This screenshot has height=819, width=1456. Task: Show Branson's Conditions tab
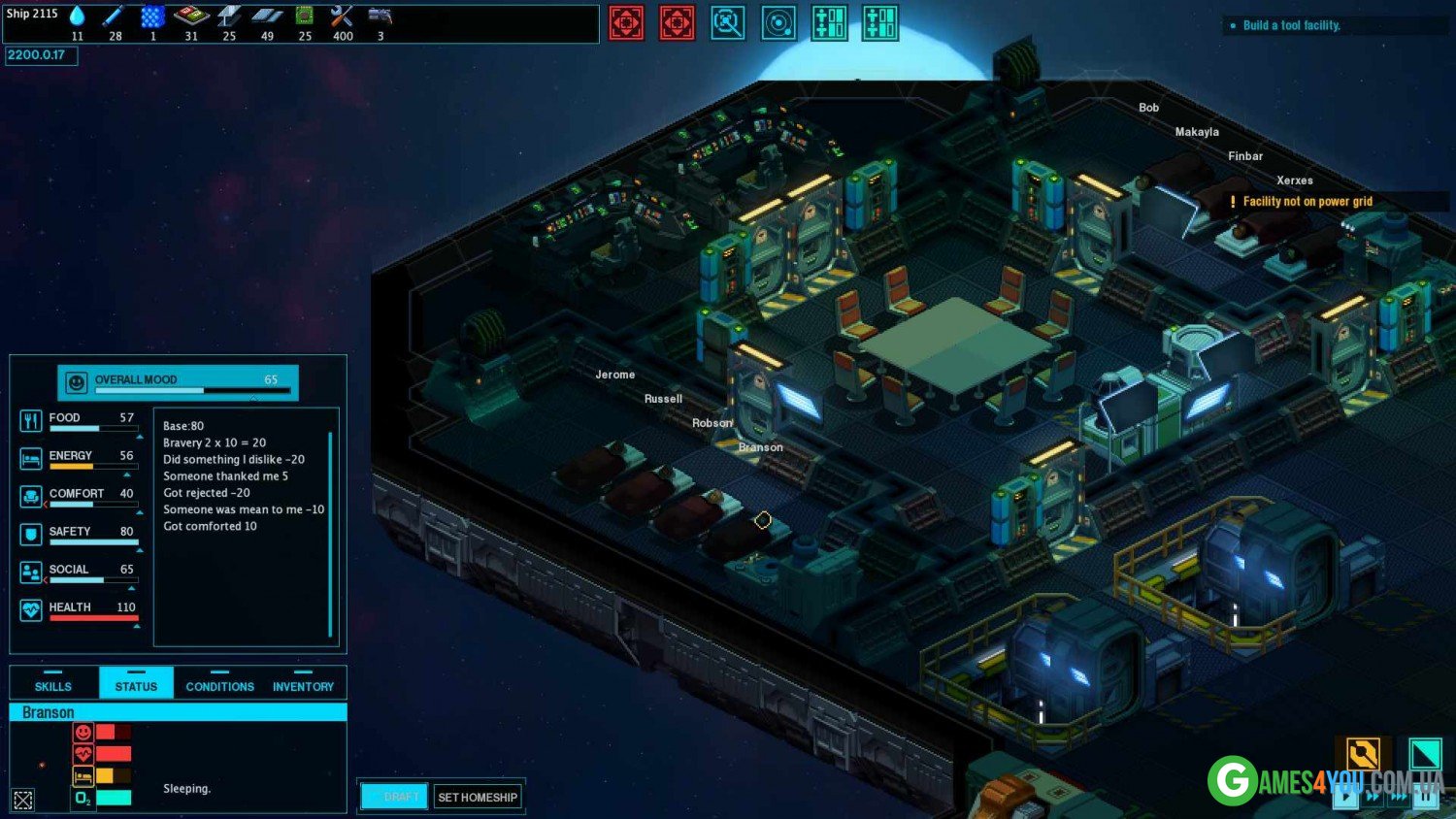pyautogui.click(x=219, y=683)
